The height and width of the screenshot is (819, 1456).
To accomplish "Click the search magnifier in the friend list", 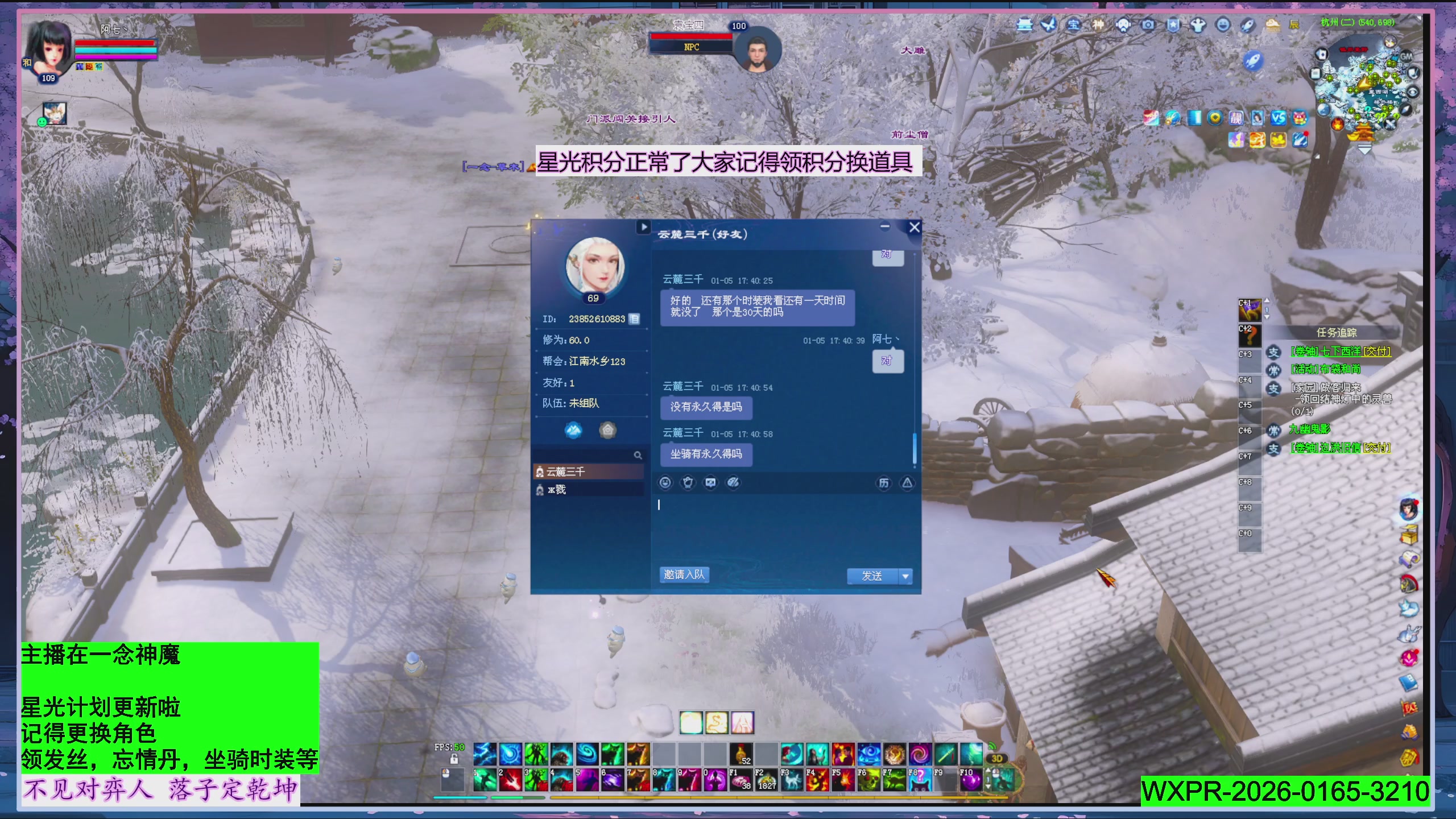I will pyautogui.click(x=639, y=455).
